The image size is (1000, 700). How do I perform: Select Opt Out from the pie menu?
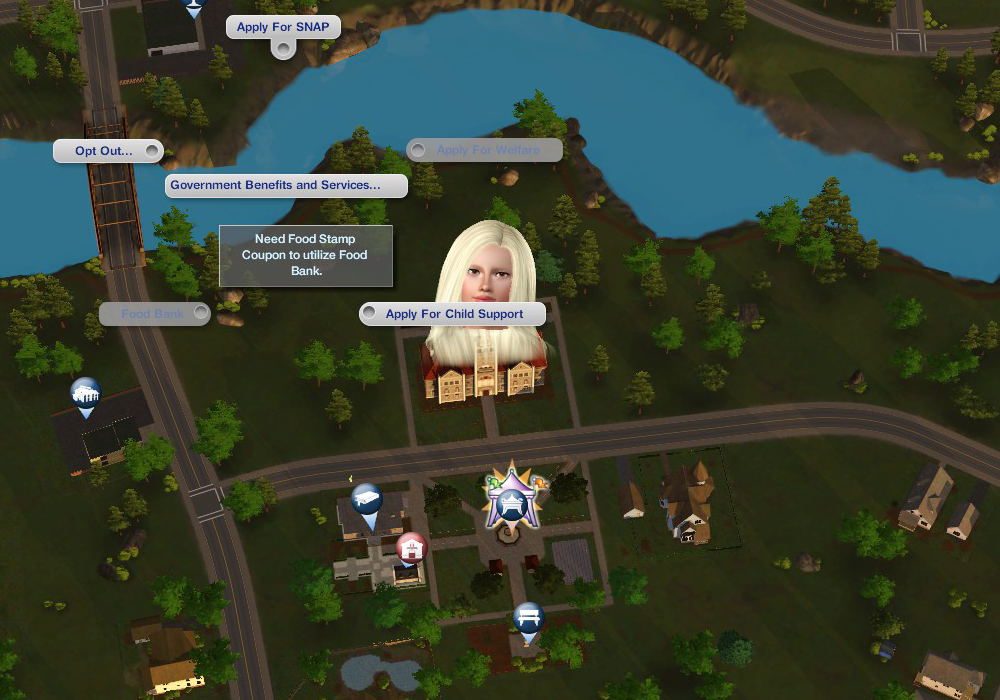[104, 151]
